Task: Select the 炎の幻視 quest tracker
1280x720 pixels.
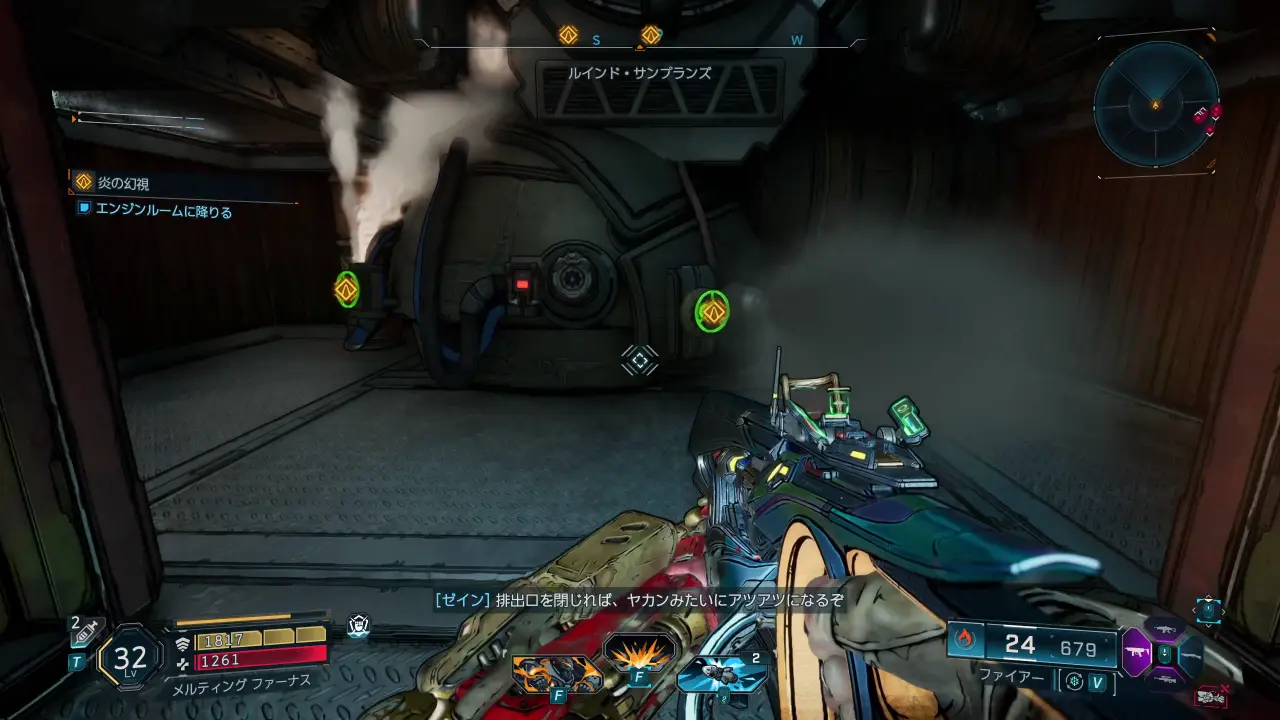Action: click(x=125, y=183)
